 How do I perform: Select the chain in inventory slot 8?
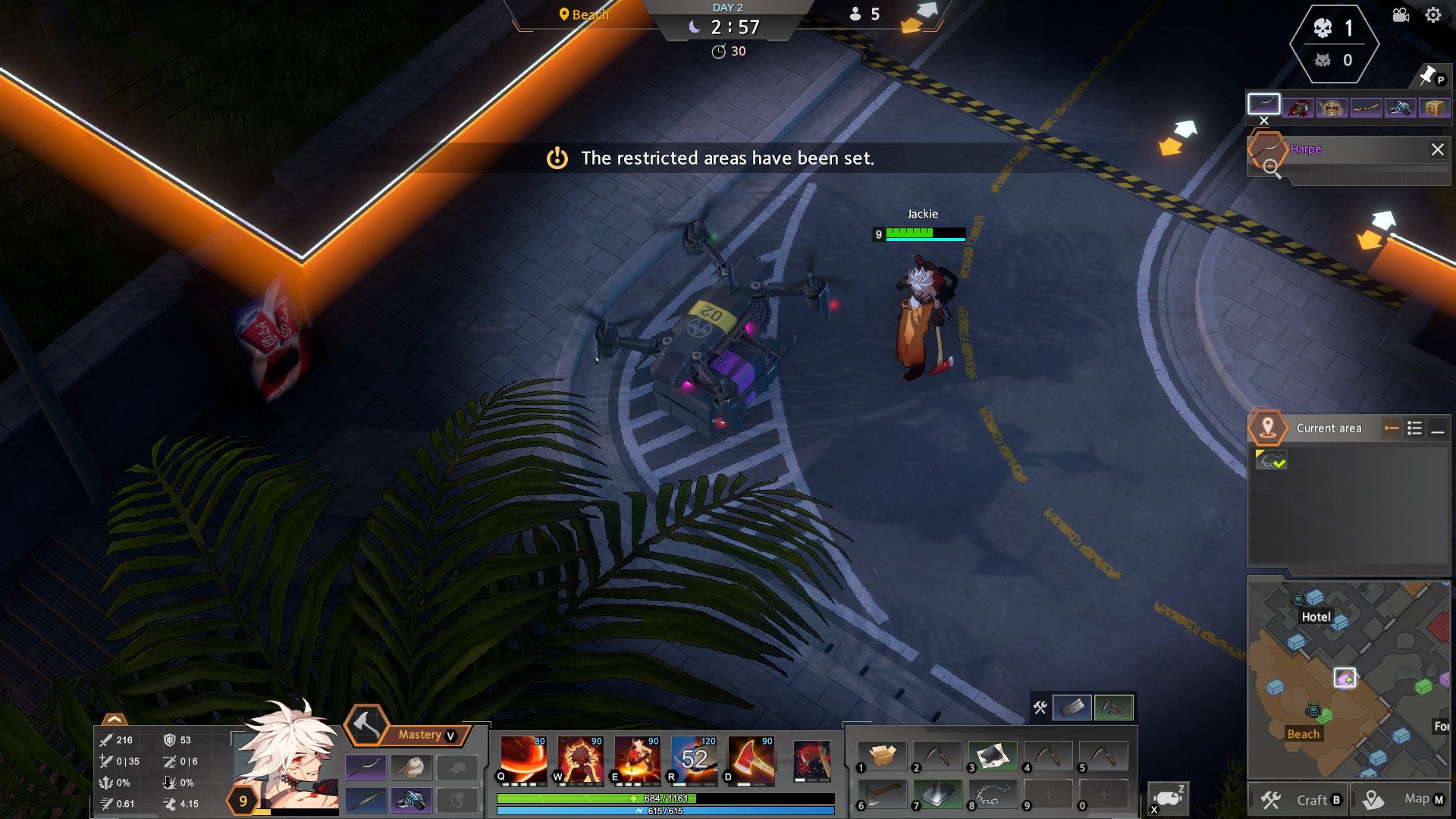point(992,795)
